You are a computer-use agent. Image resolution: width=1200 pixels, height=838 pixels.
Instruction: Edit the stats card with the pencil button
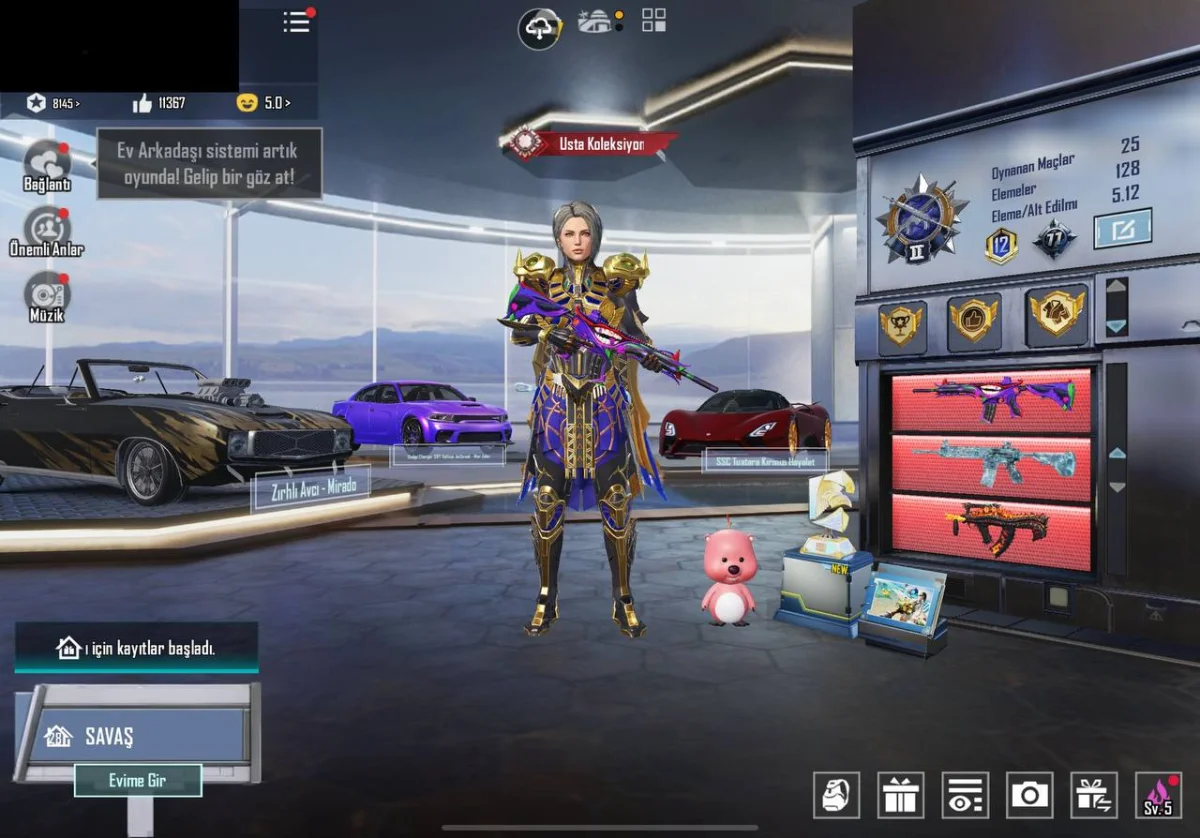pos(1122,229)
